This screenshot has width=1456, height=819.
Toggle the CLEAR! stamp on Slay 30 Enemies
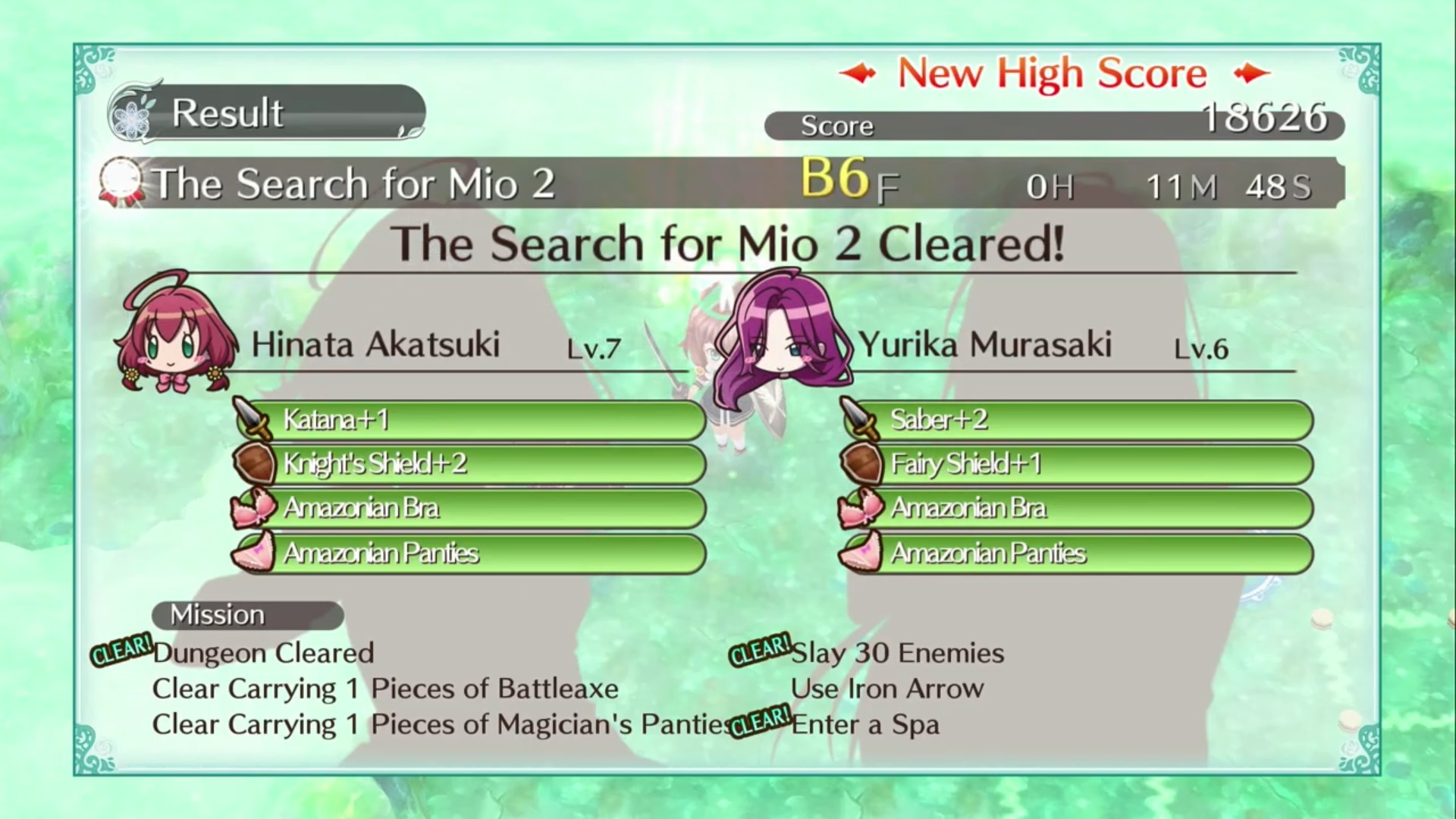coord(758,652)
